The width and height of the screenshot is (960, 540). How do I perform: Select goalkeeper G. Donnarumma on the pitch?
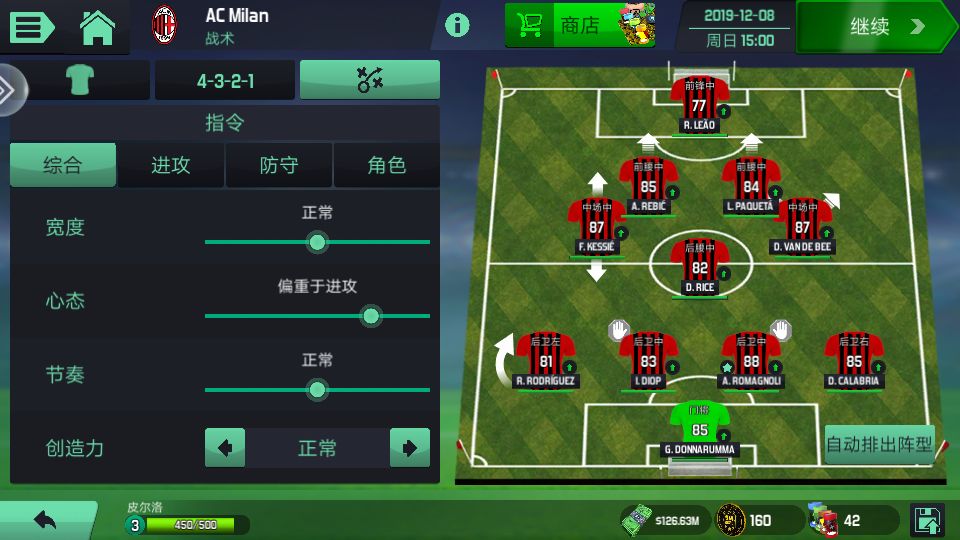click(x=699, y=428)
